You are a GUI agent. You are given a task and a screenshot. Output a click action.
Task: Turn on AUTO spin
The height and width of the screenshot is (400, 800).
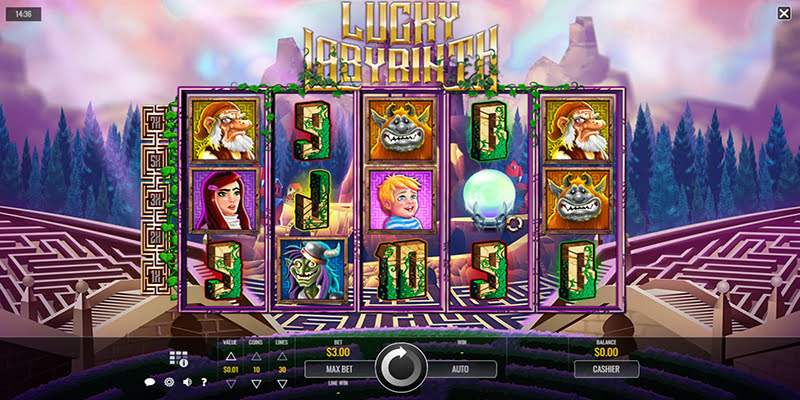[x=460, y=369]
